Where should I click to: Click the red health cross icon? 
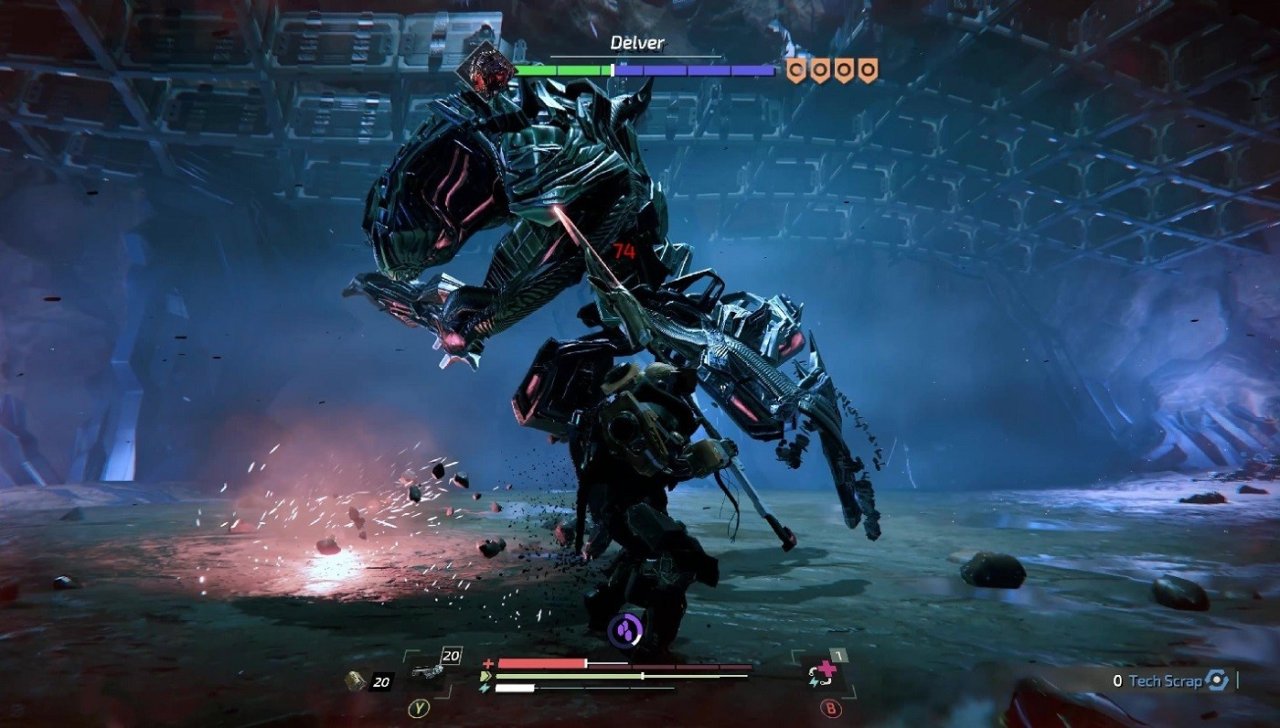[x=488, y=662]
